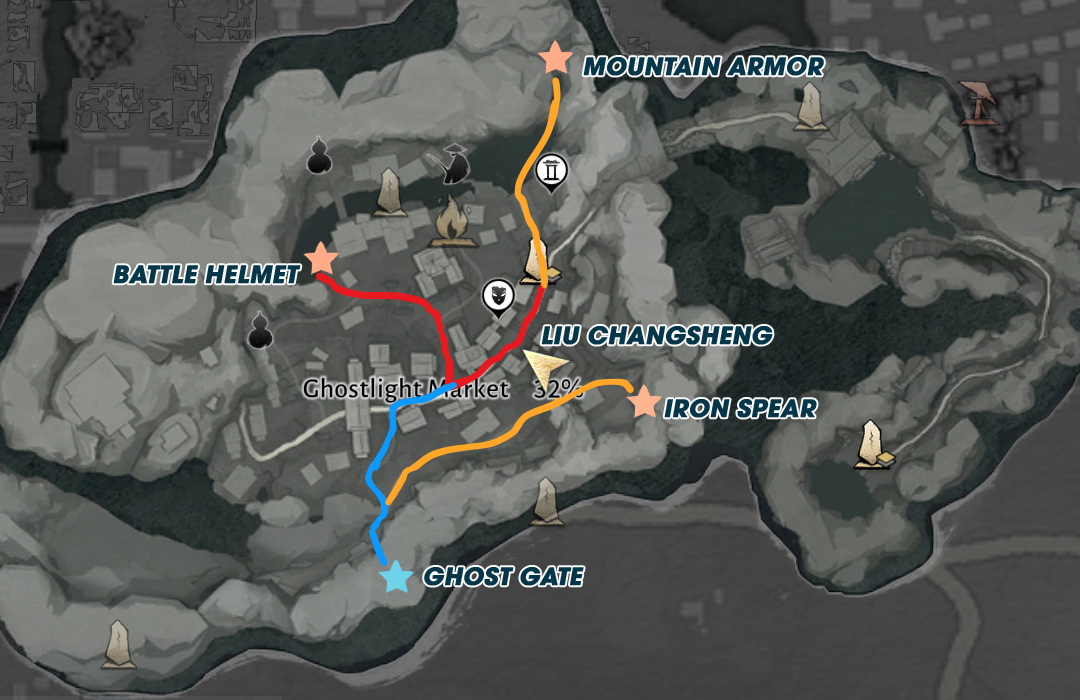This screenshot has width=1080, height=700.
Task: Select the blue Ghost Gate star marker
Action: click(x=396, y=577)
